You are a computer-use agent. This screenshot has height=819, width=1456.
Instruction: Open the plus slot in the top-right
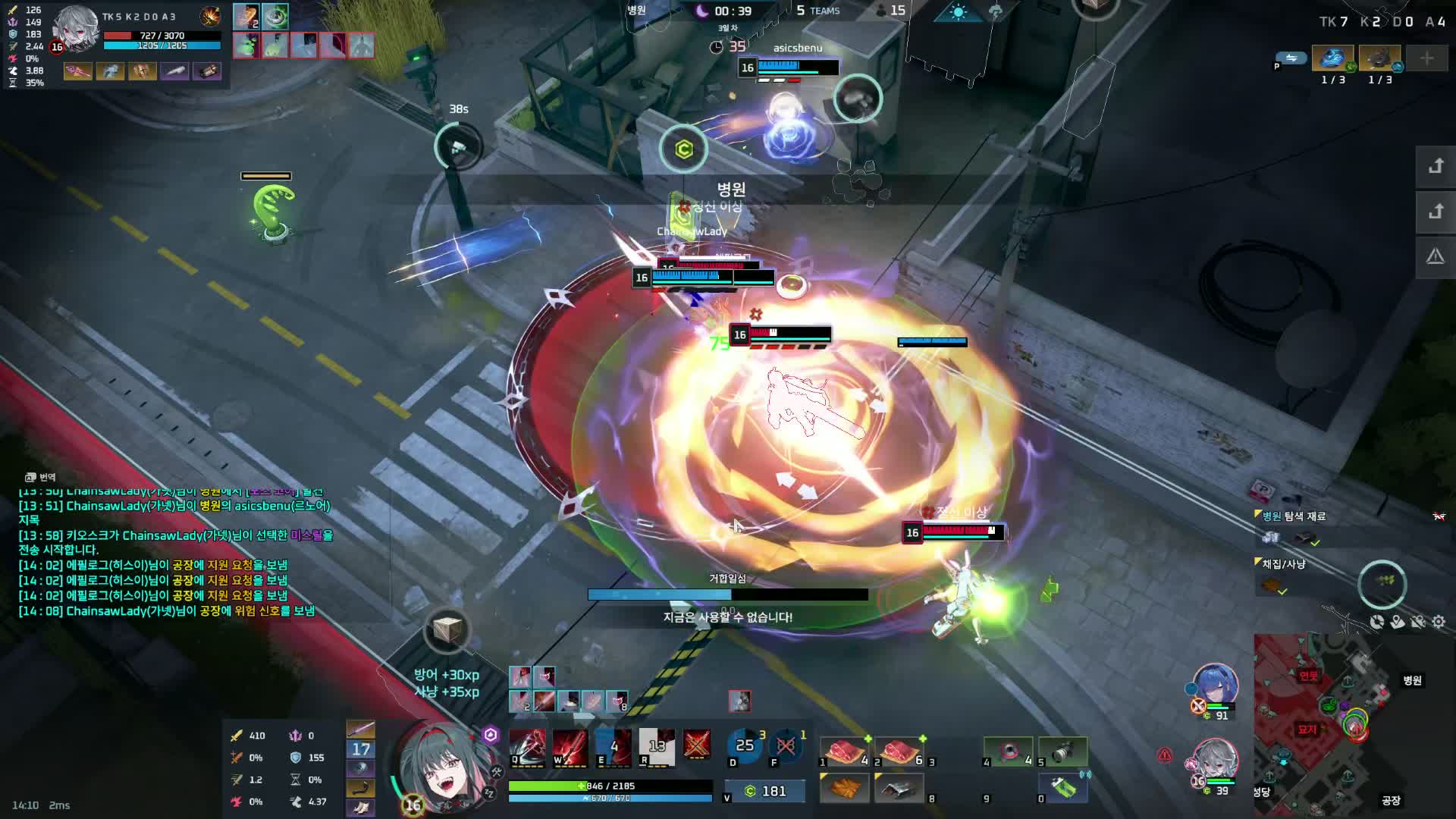pos(1426,58)
